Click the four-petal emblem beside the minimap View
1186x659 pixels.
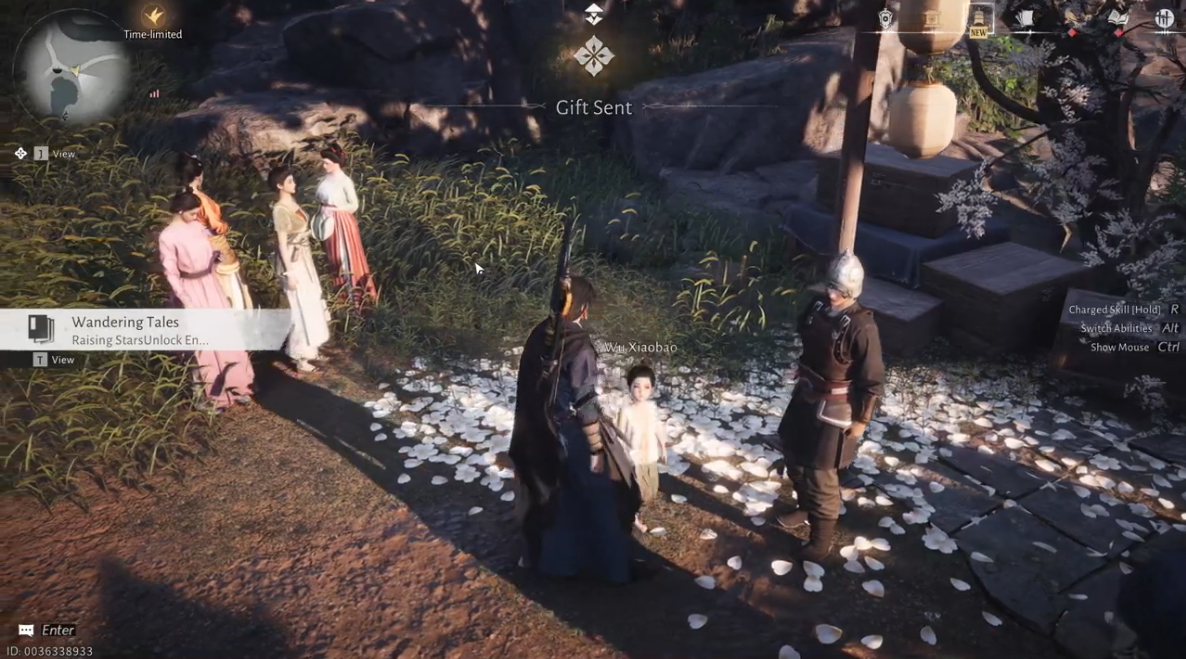21,153
